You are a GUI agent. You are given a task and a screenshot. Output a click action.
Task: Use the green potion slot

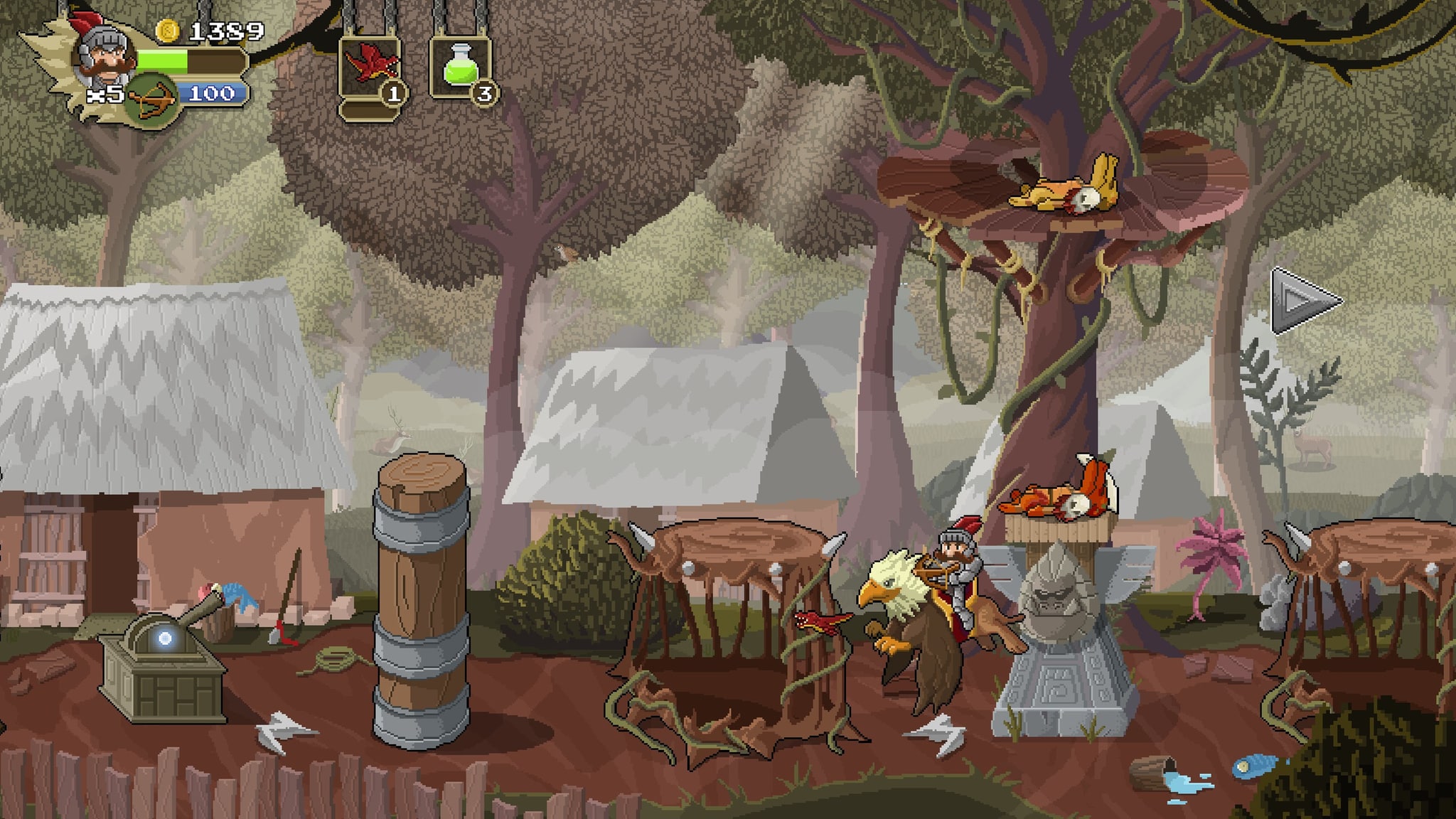click(x=460, y=68)
